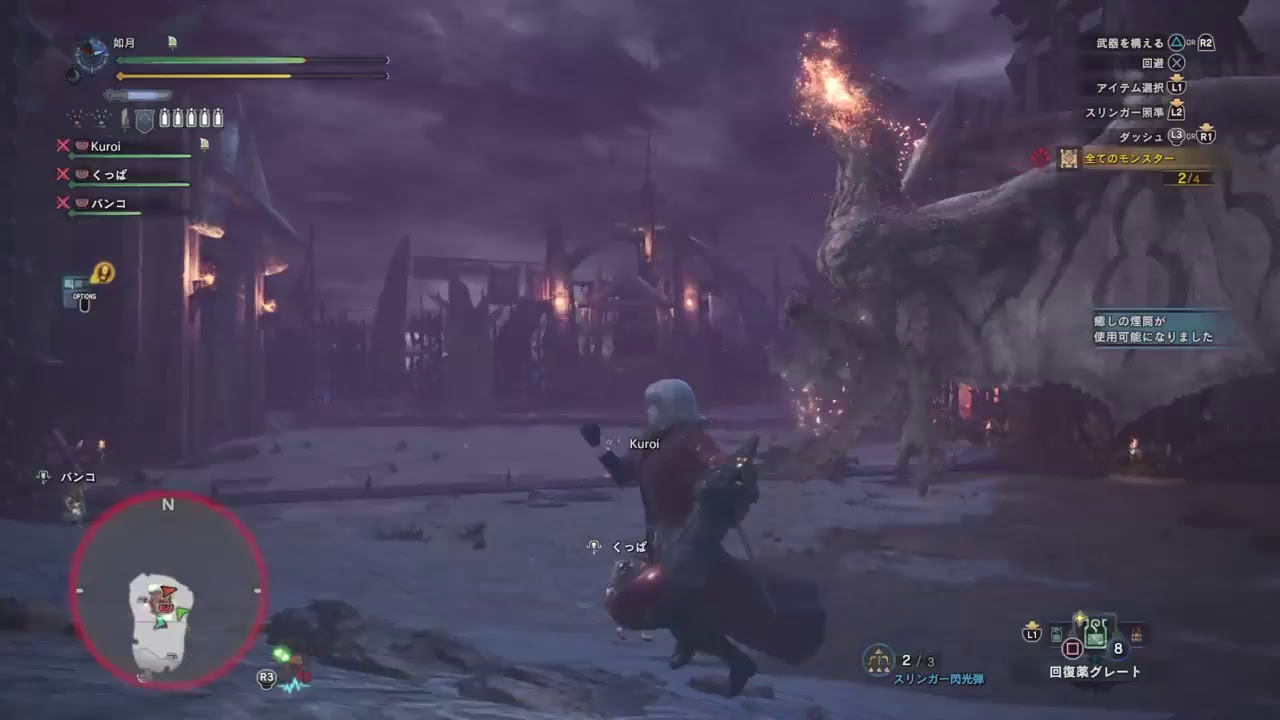The width and height of the screenshot is (1280, 720).
Task: Toggle the red X marker beside バンコ's name
Action: point(63,203)
